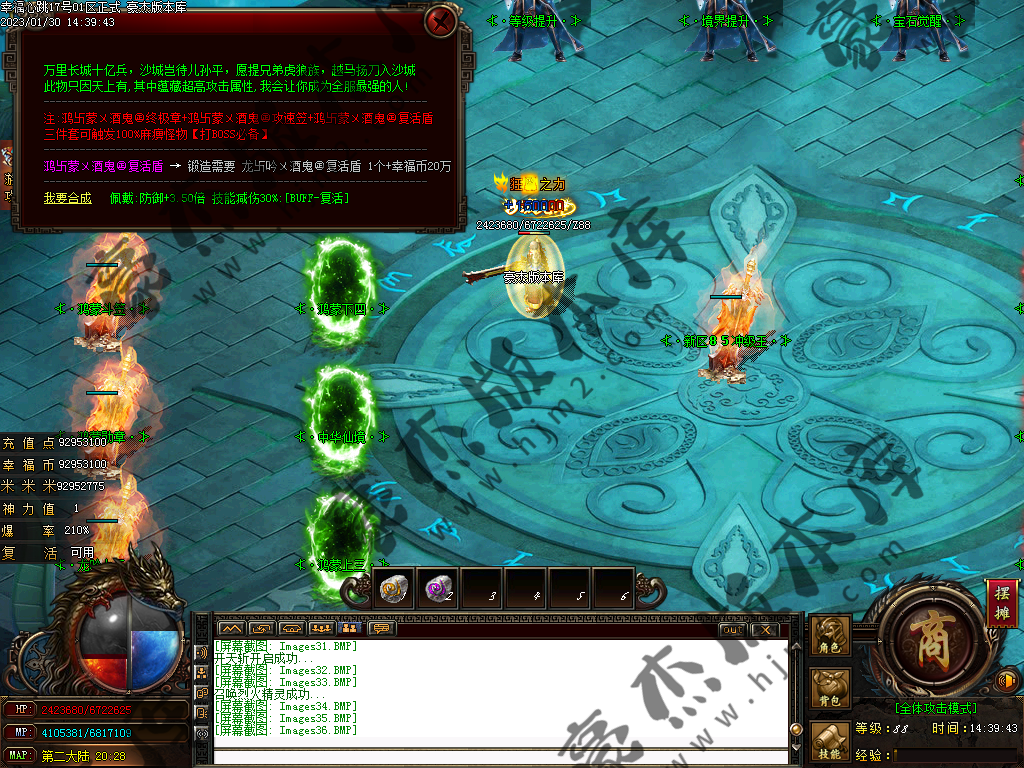Use the purple swirl stone in slot 2

pyautogui.click(x=437, y=589)
